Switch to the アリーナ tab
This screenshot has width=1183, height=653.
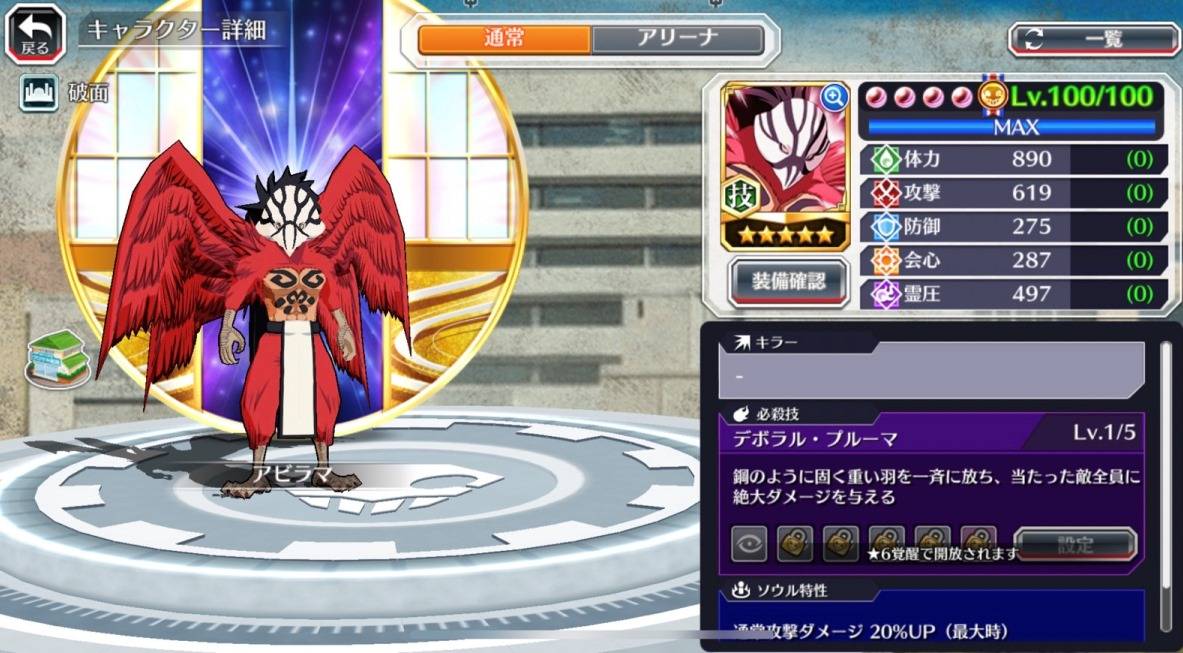coord(677,40)
